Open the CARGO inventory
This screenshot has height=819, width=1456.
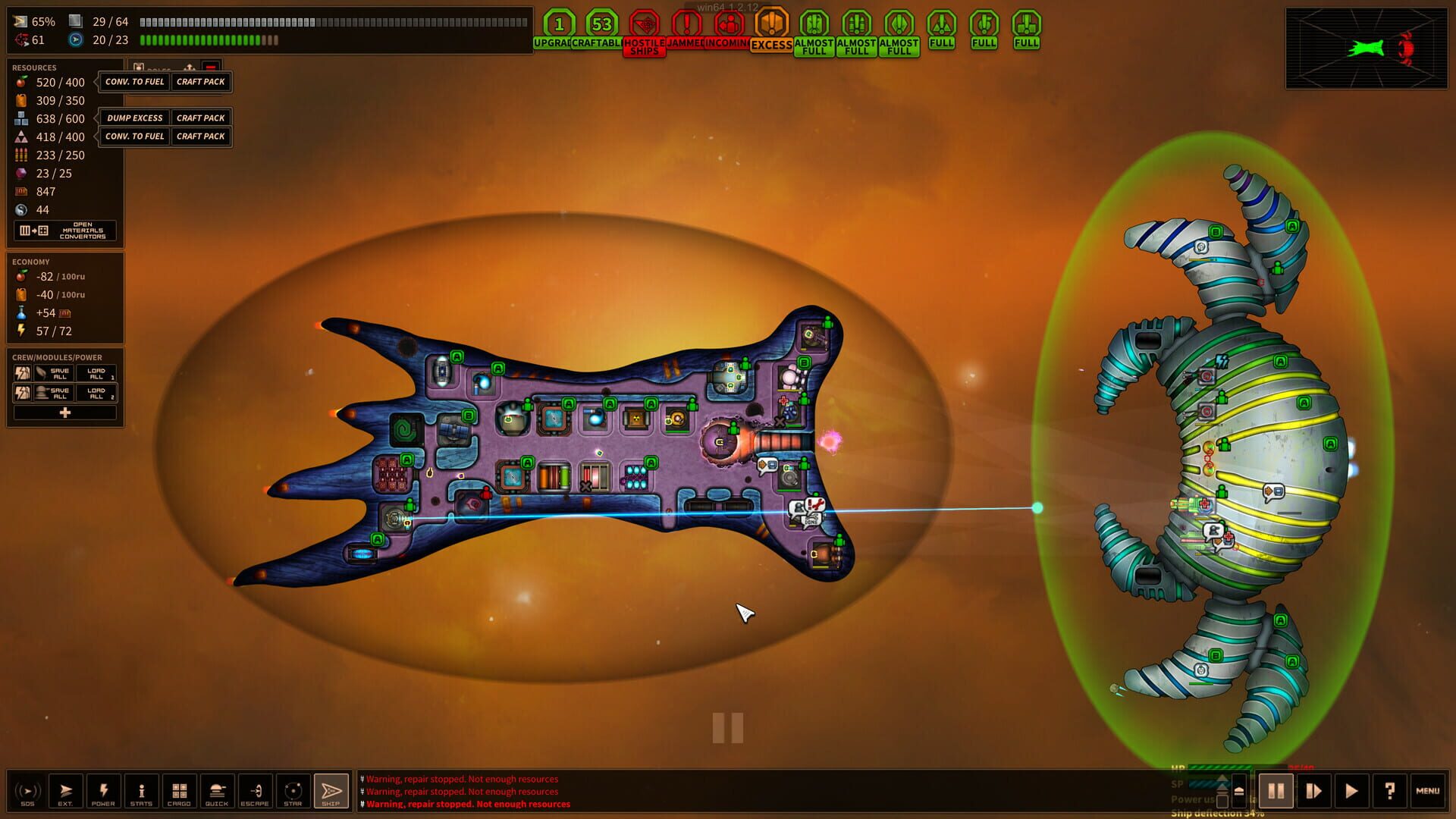click(179, 791)
